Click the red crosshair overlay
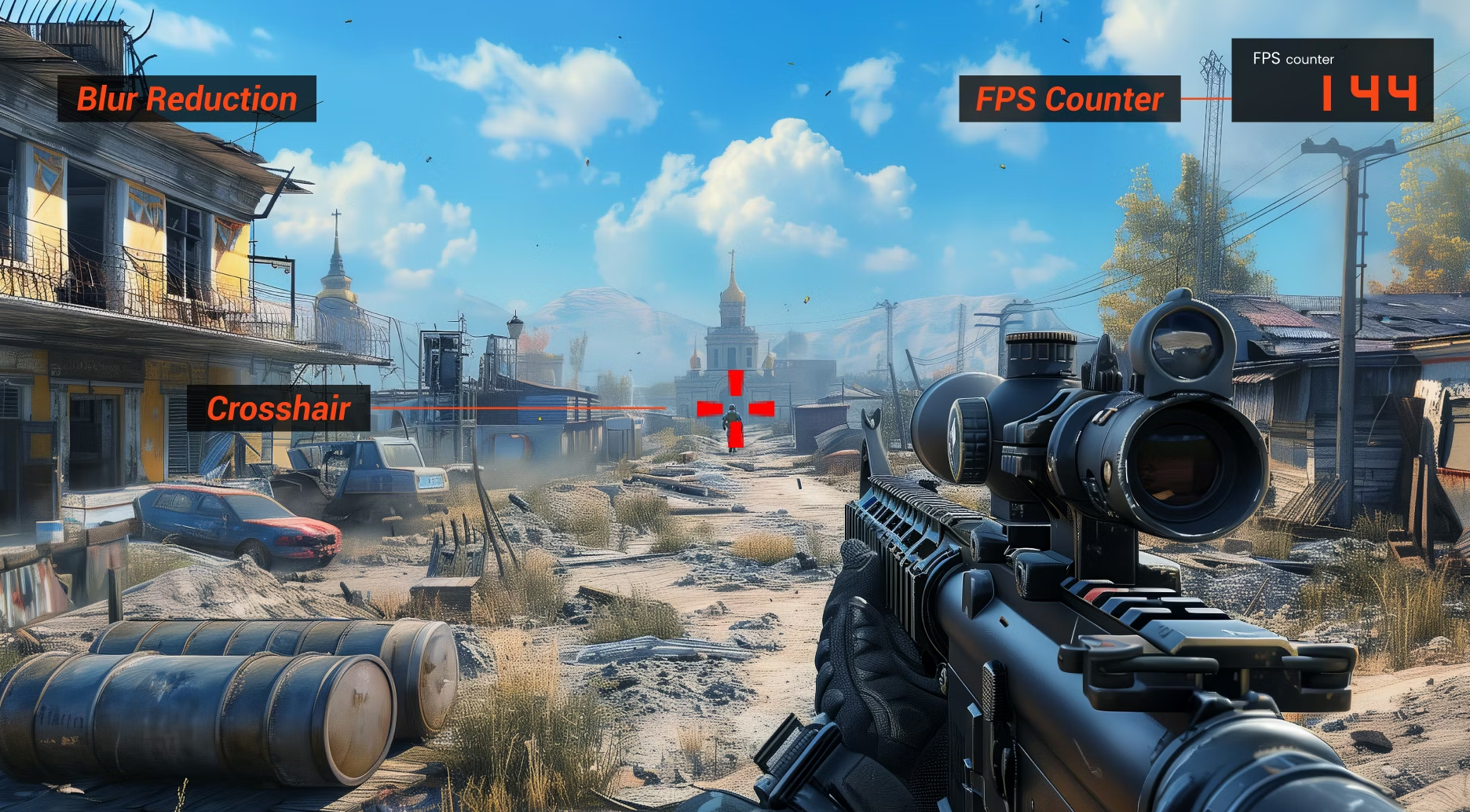 735,407
